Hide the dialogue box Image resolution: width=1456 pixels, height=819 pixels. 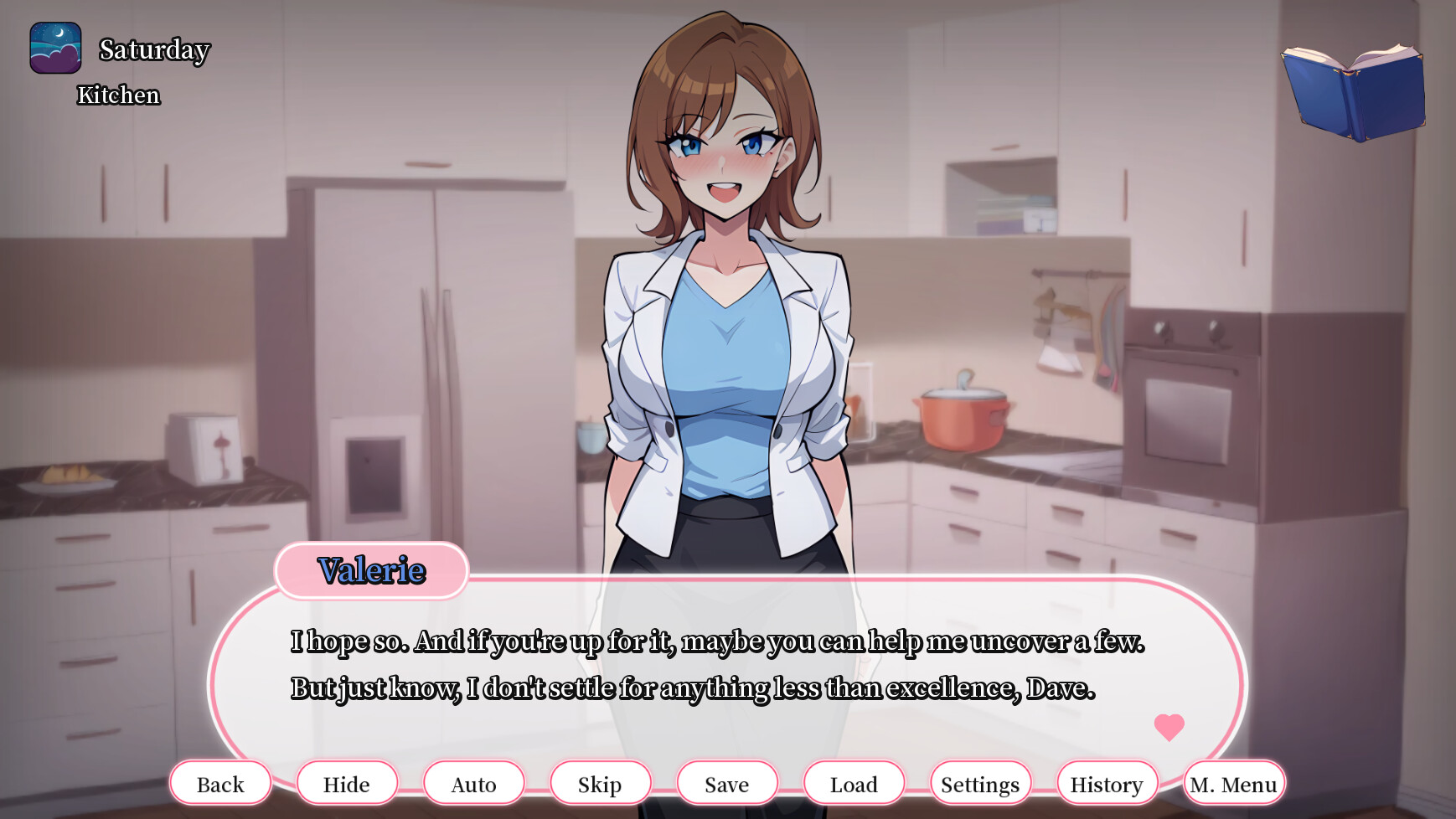pos(347,784)
